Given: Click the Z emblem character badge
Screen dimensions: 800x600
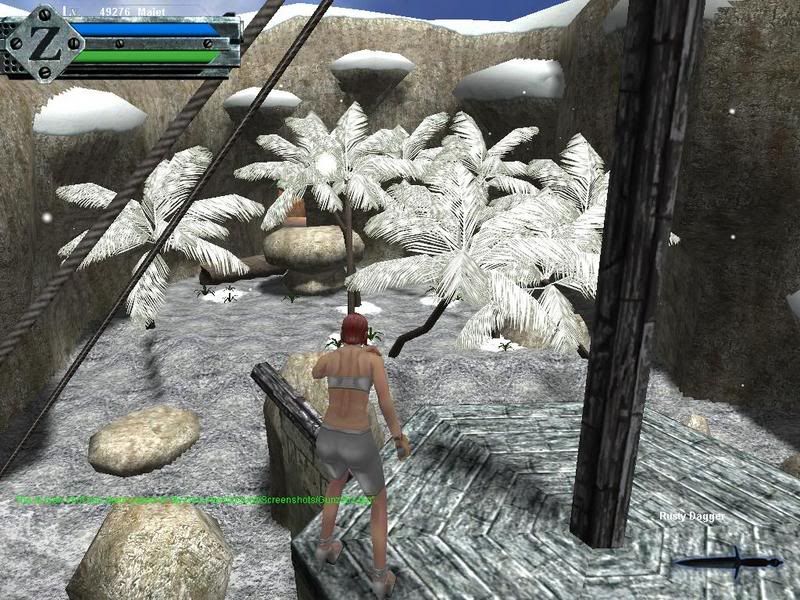Looking at the screenshot, I should coord(43,43).
